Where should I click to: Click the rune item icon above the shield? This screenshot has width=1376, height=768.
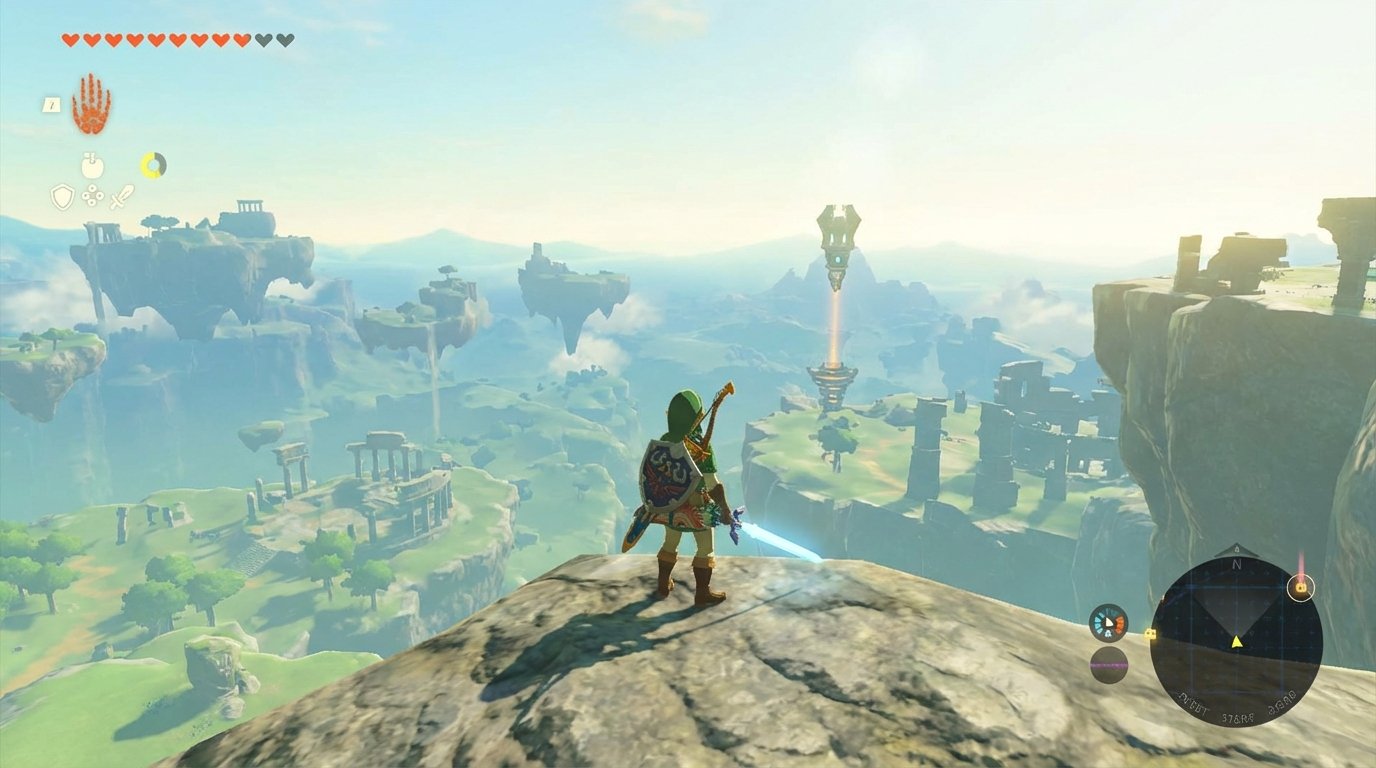click(93, 164)
